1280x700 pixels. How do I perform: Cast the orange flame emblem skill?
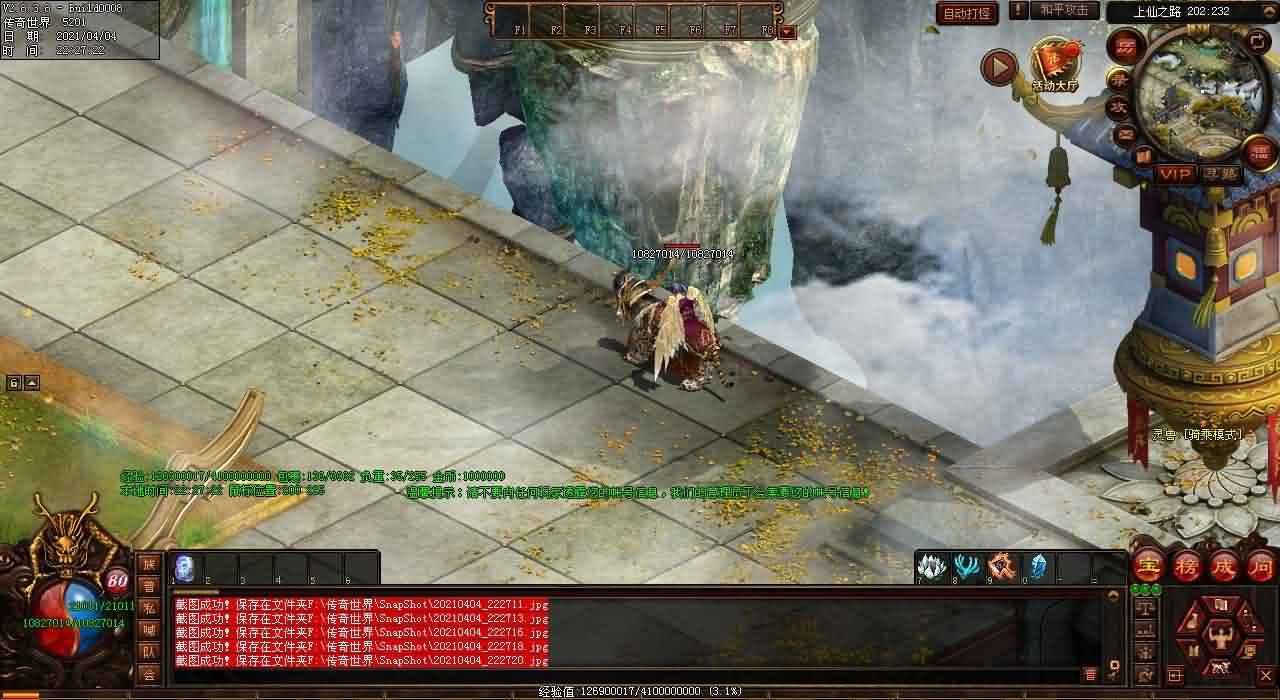(x=1002, y=565)
